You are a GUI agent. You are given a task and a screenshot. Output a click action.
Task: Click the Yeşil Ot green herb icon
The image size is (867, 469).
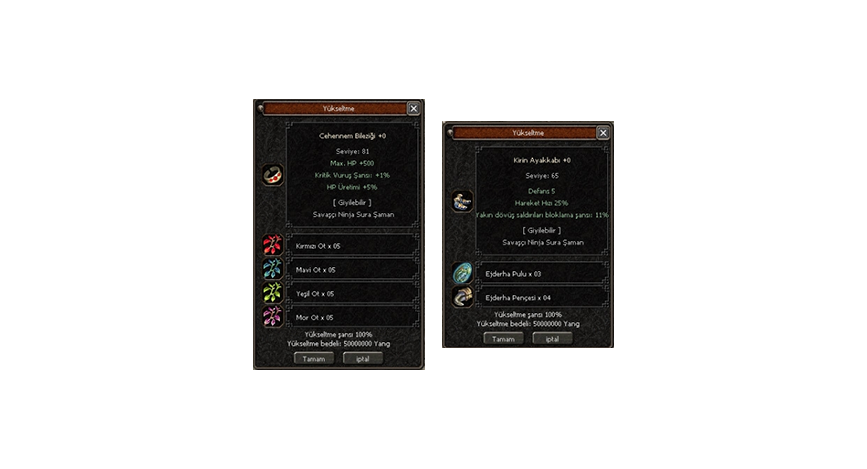coord(272,293)
